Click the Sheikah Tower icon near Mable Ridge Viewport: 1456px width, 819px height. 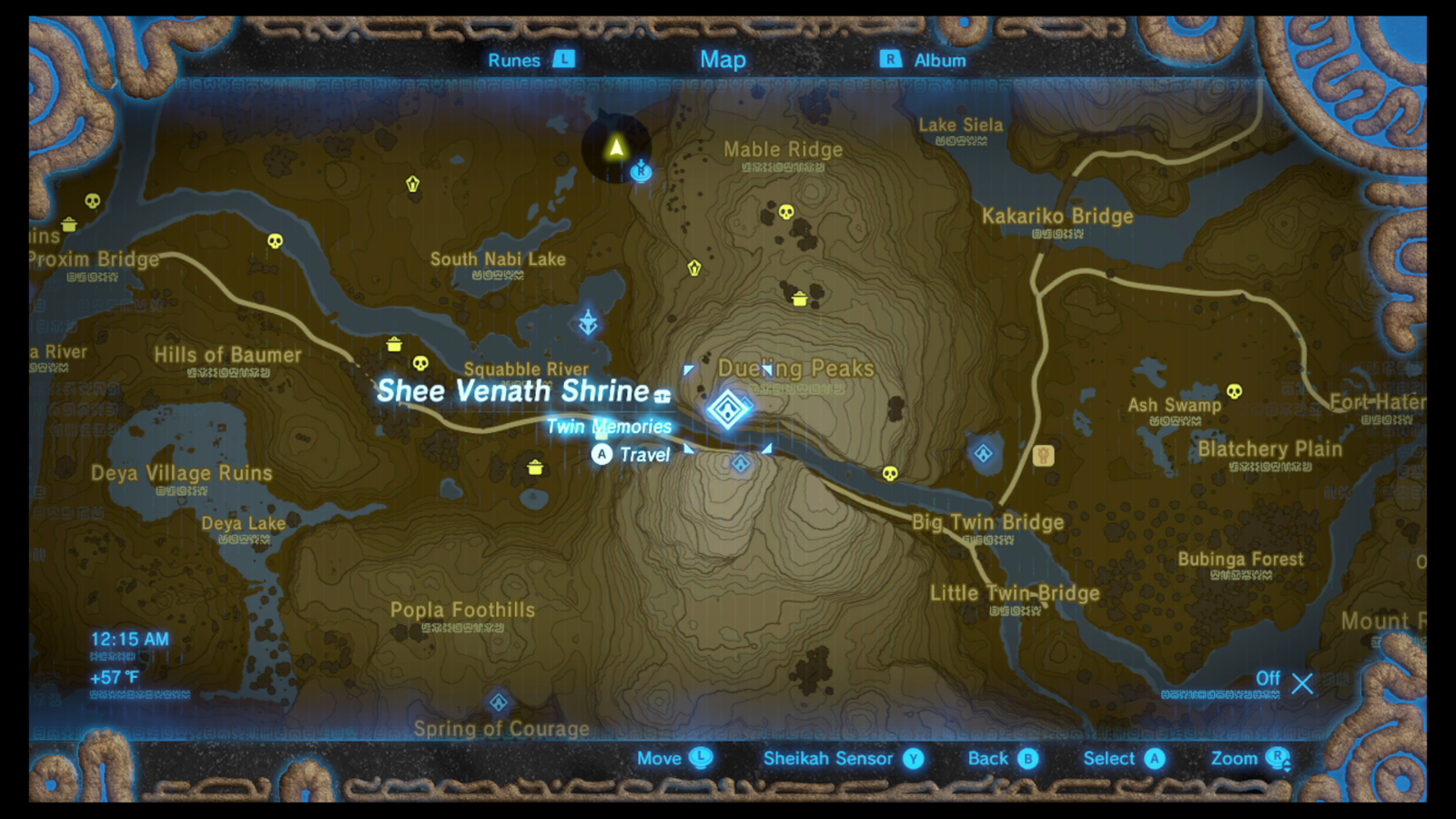(640, 171)
